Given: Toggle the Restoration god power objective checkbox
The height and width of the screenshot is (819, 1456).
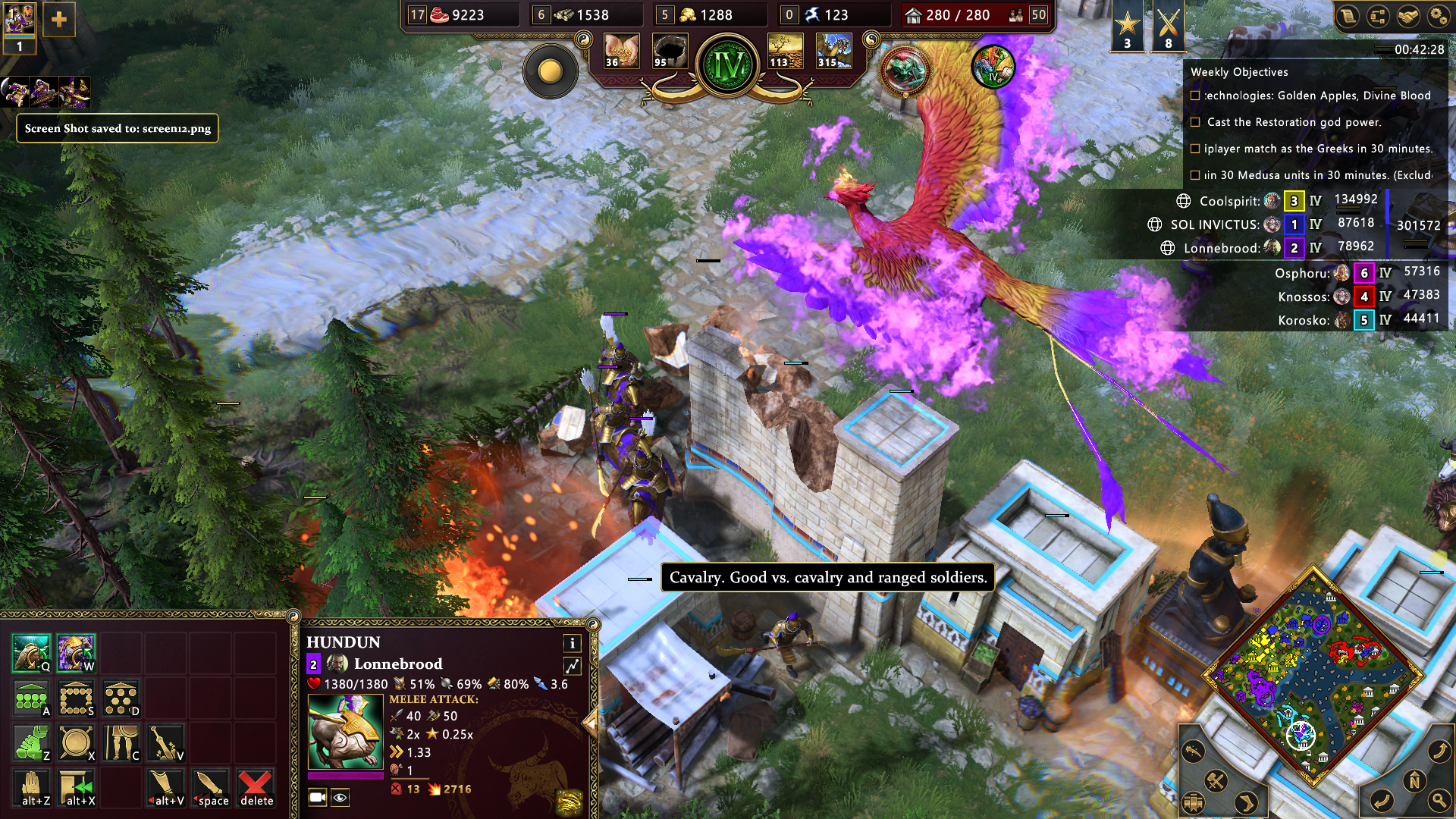Looking at the screenshot, I should pos(1195,122).
